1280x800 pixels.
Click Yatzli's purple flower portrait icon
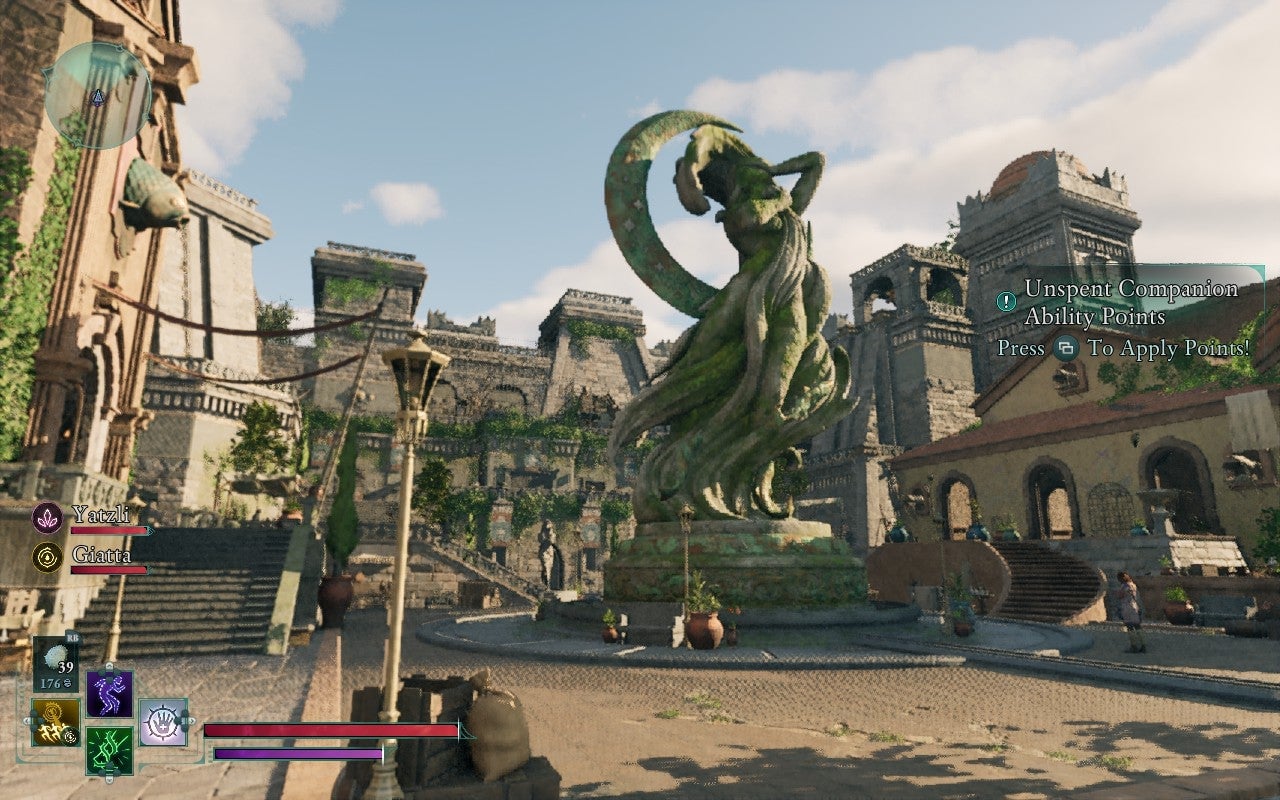click(48, 517)
